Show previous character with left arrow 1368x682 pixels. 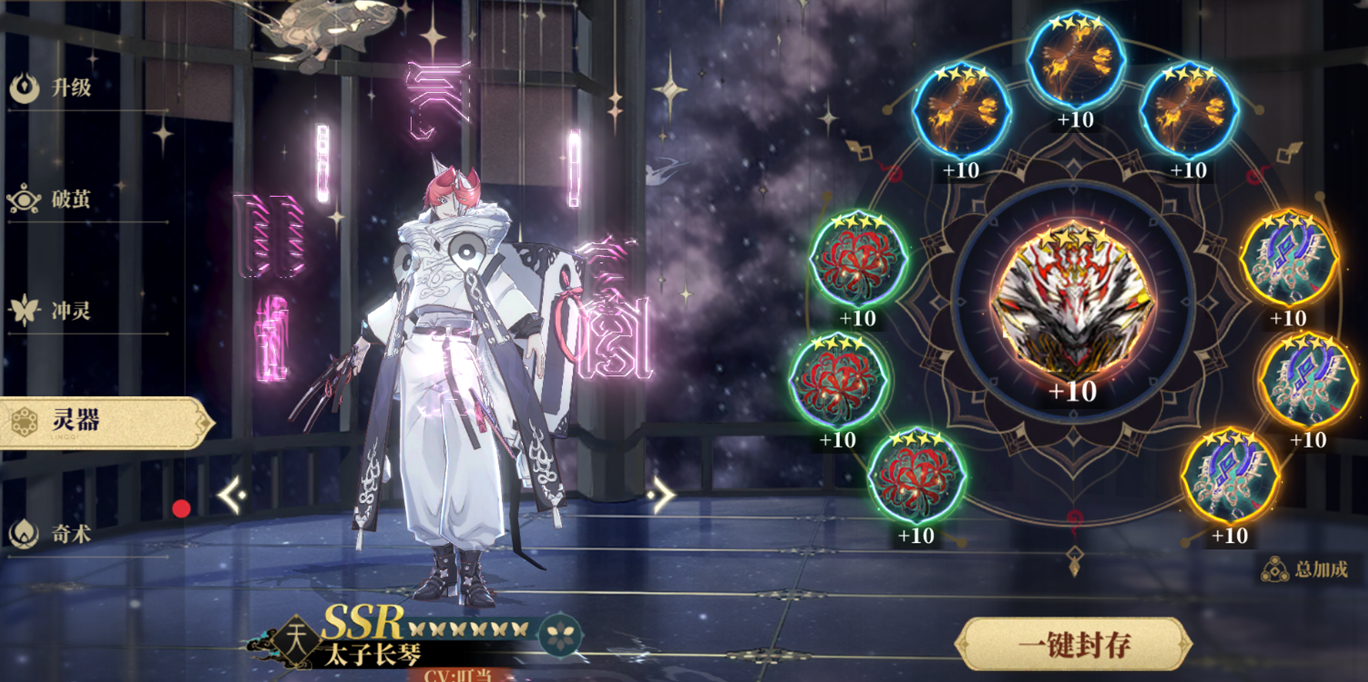pyautogui.click(x=232, y=495)
